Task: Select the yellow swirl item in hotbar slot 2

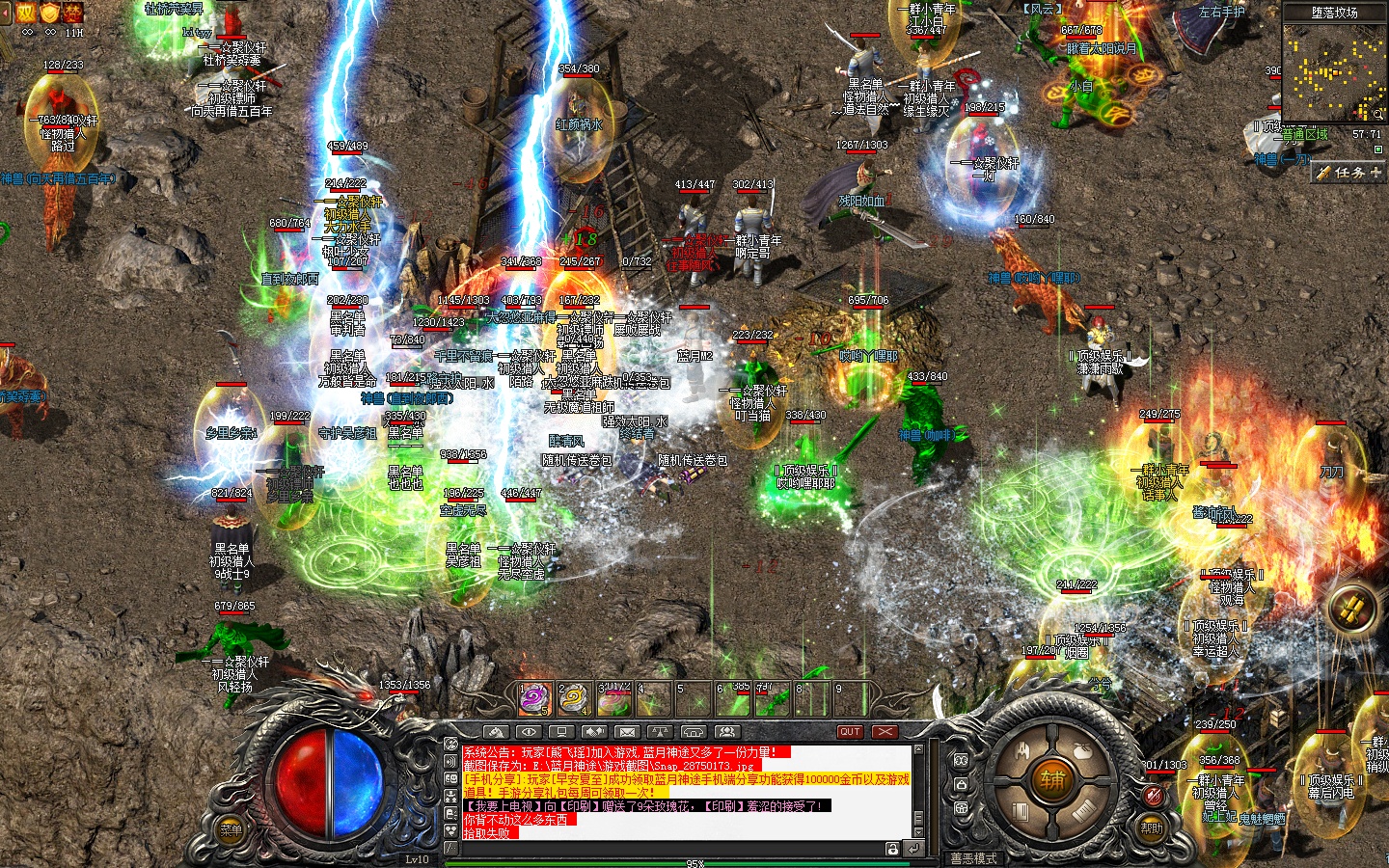Action: pos(574,698)
